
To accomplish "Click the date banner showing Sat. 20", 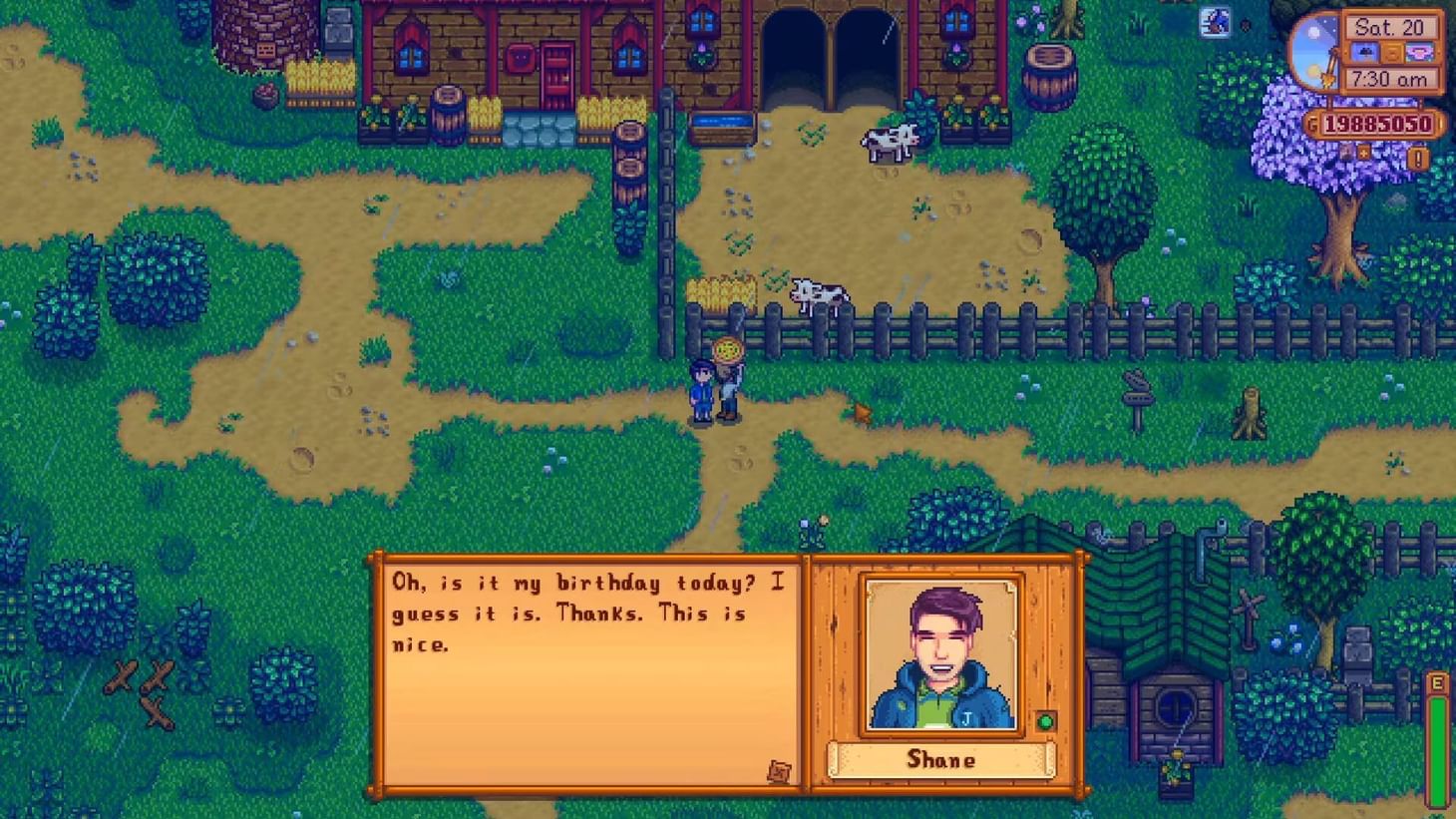I will (1389, 28).
